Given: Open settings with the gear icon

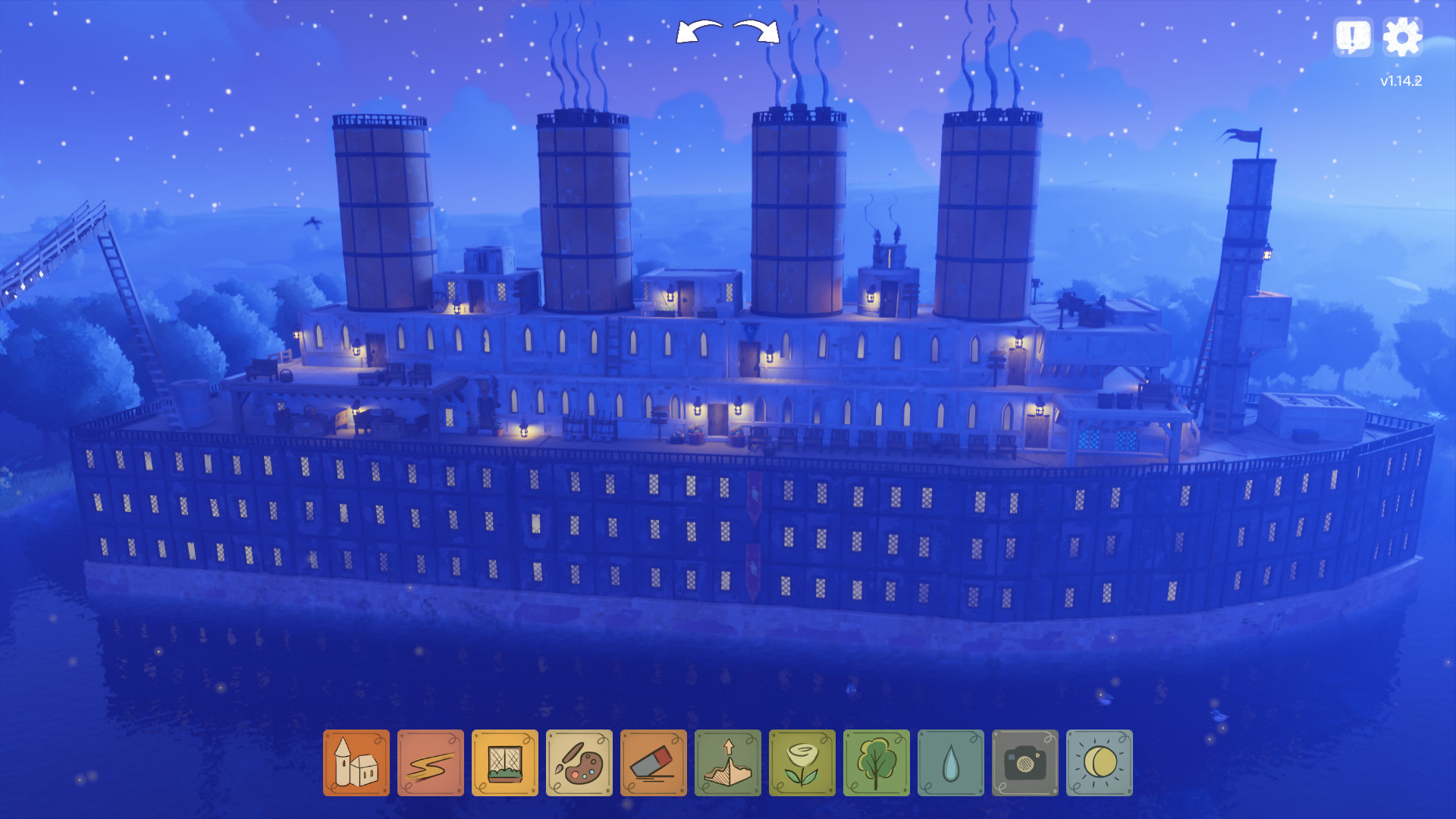Looking at the screenshot, I should tap(1402, 36).
